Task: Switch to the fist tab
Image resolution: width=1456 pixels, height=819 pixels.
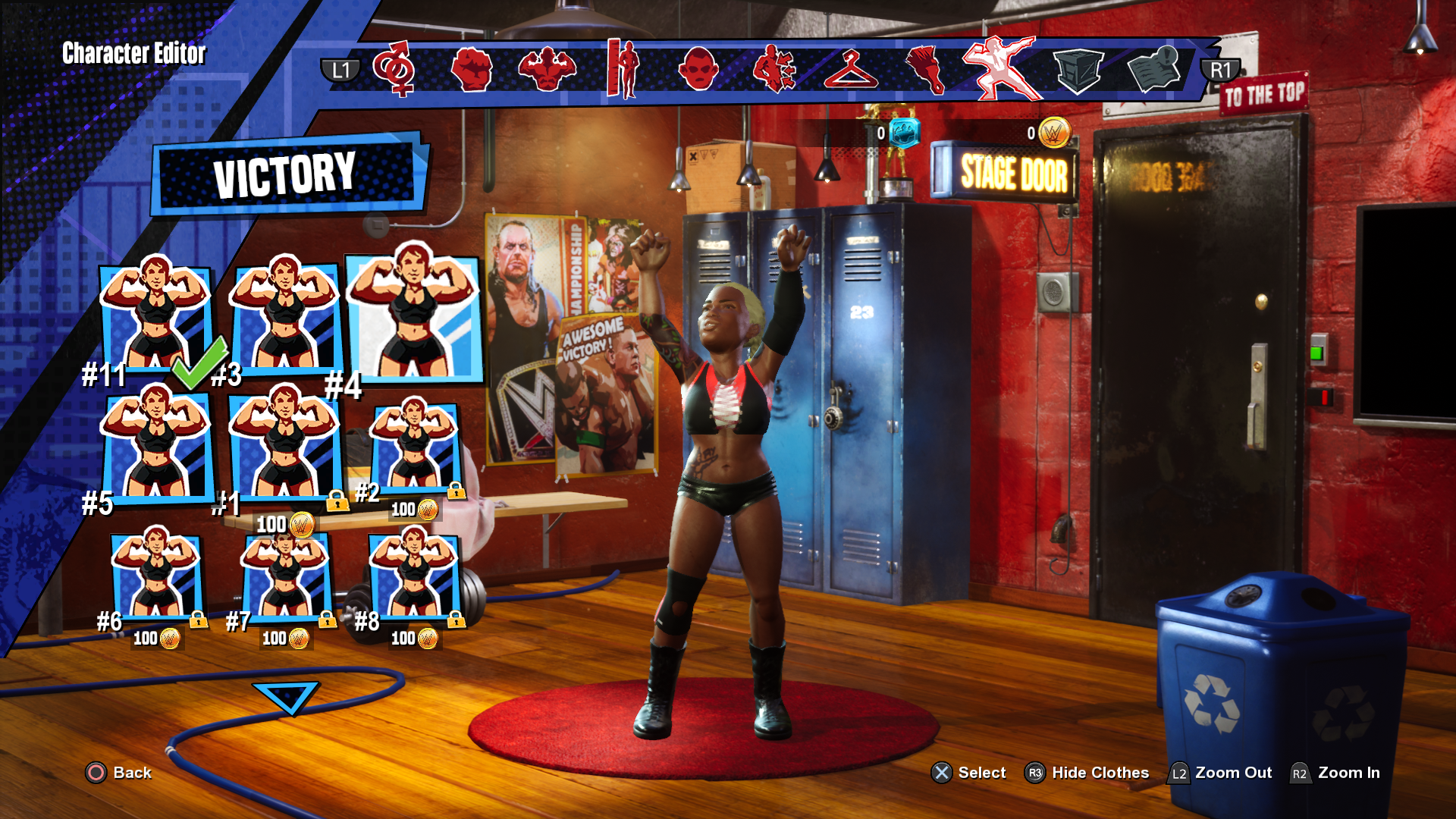Action: (471, 70)
